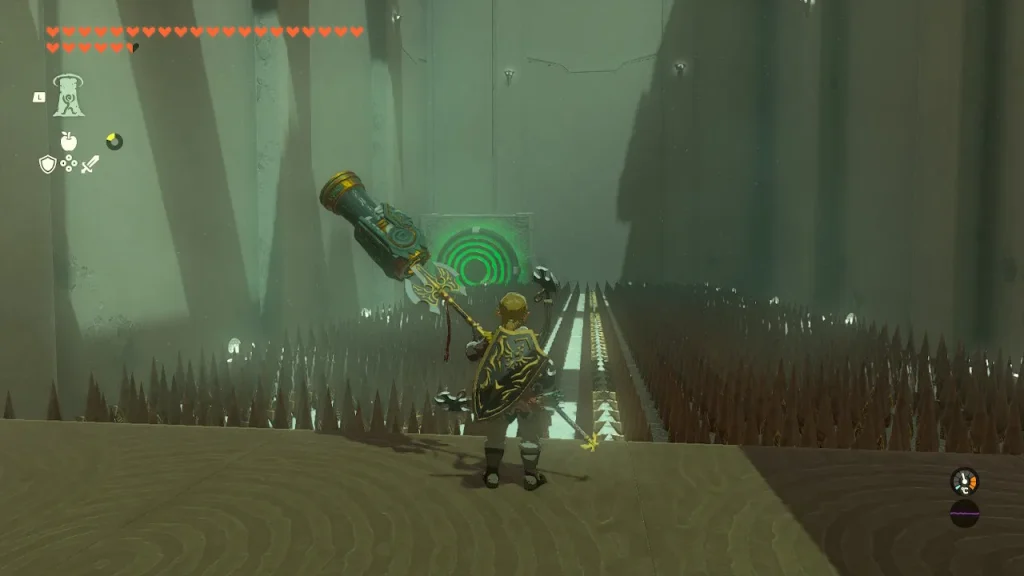The width and height of the screenshot is (1024, 576).
Task: Select the apple quick-item icon
Action: 69,141
